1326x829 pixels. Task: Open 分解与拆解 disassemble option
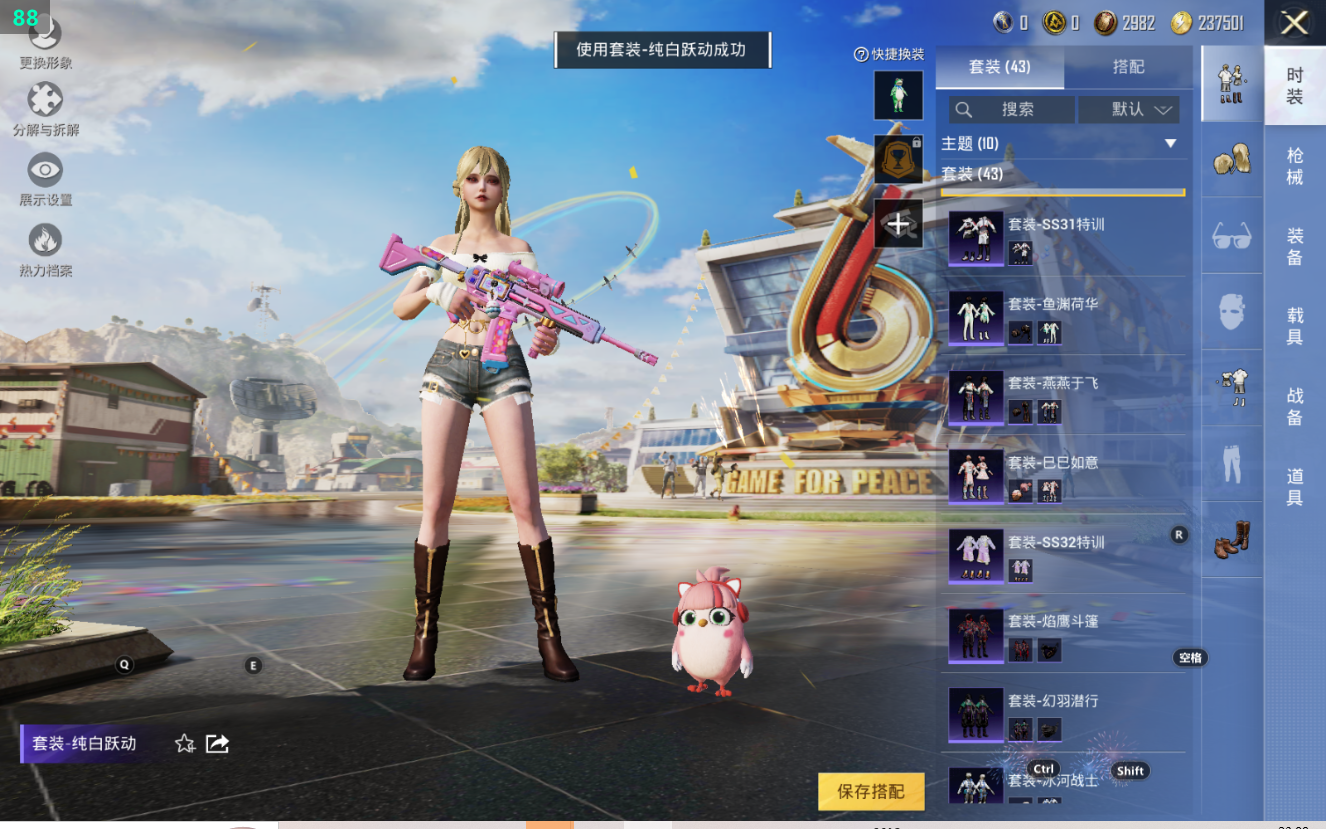click(45, 108)
